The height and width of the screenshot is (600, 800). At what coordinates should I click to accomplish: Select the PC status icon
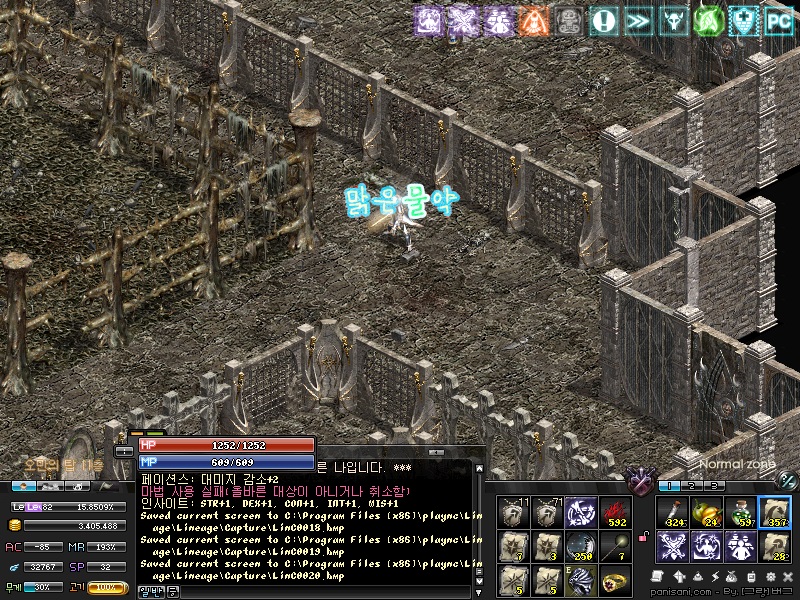click(x=779, y=19)
